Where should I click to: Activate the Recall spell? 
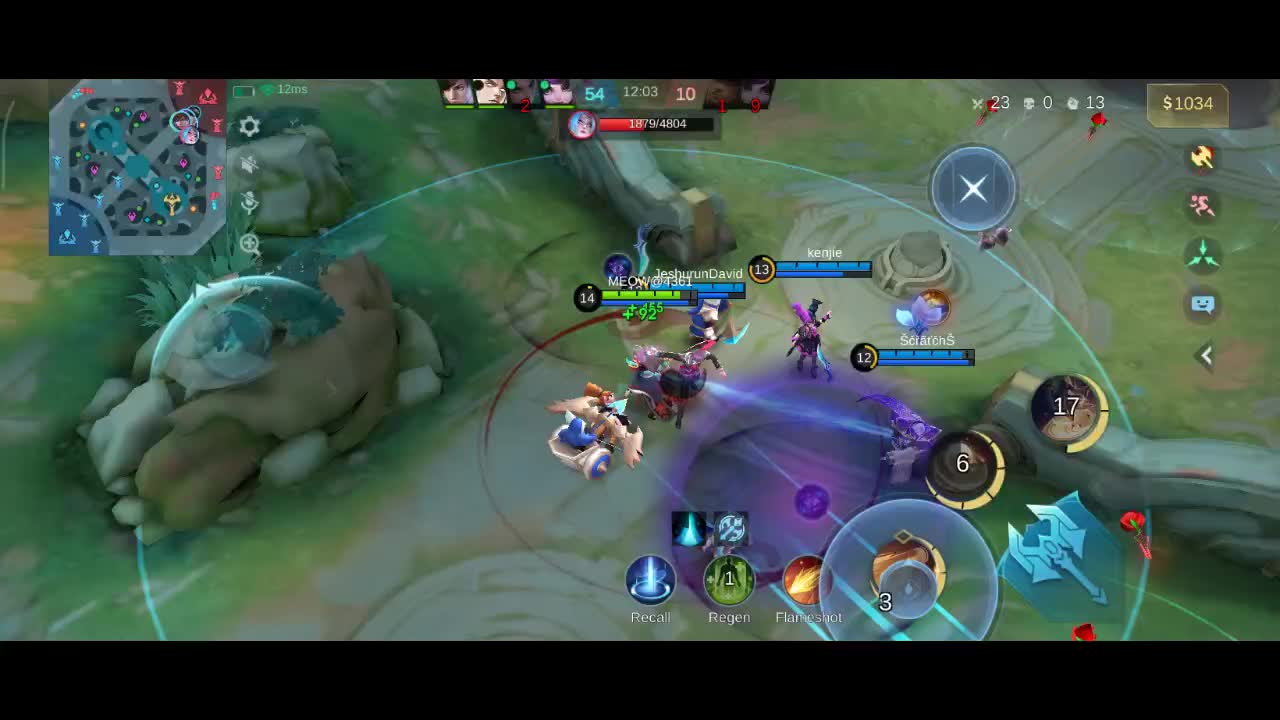click(x=651, y=581)
